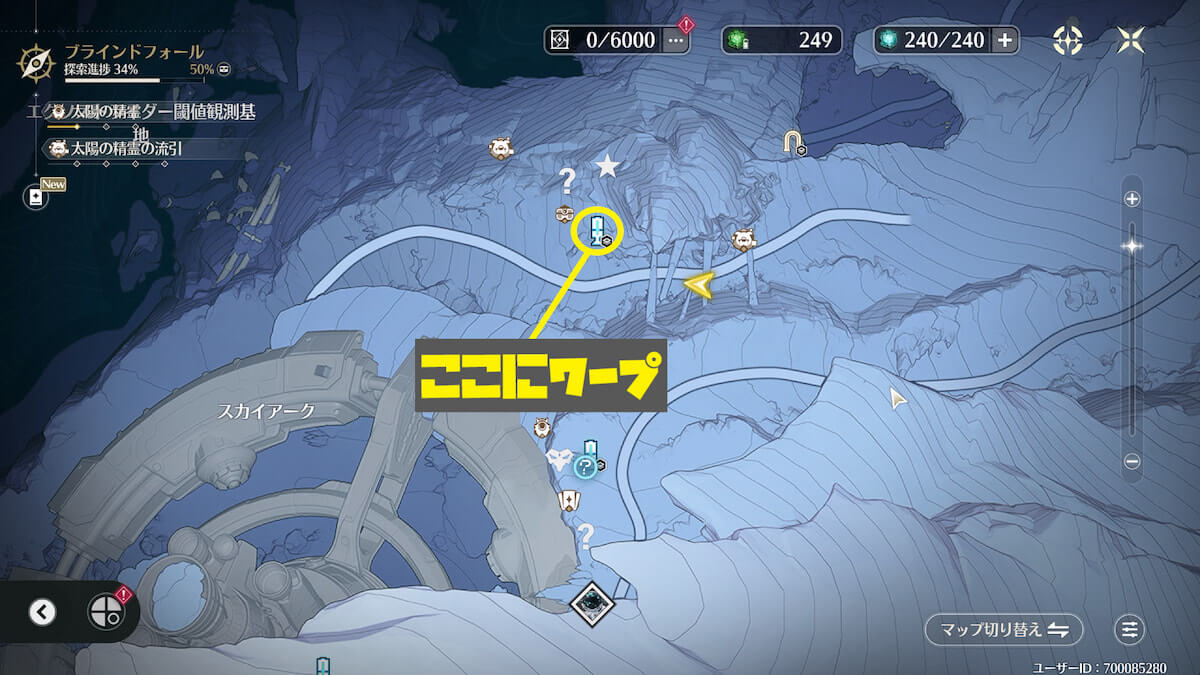Zoom out using the slider's minus button
Screen dimensions: 1200x675
(x=1132, y=462)
